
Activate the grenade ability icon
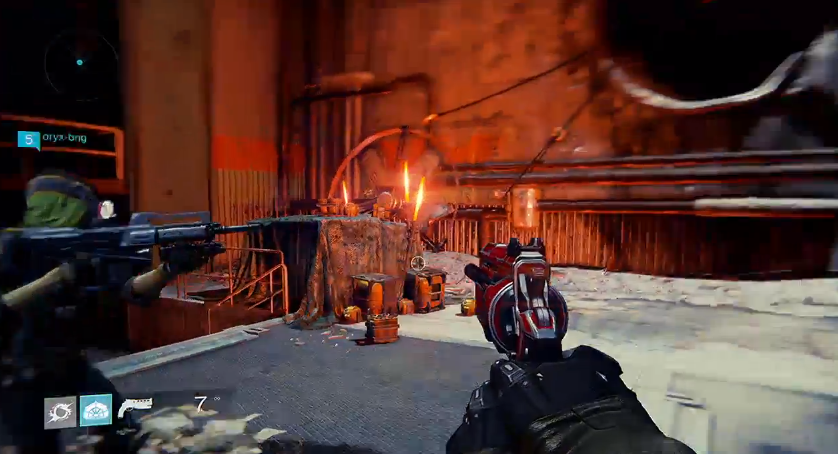click(x=60, y=411)
